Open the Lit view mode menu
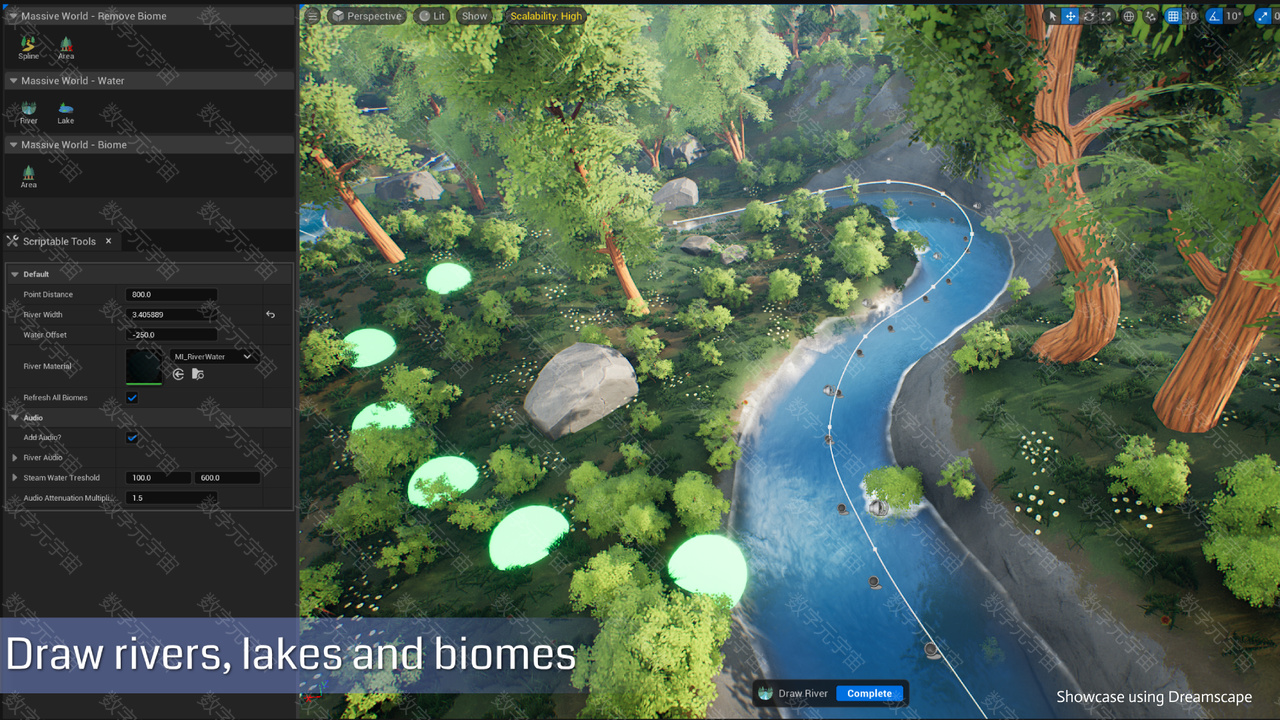This screenshot has height=720, width=1280. (432, 16)
